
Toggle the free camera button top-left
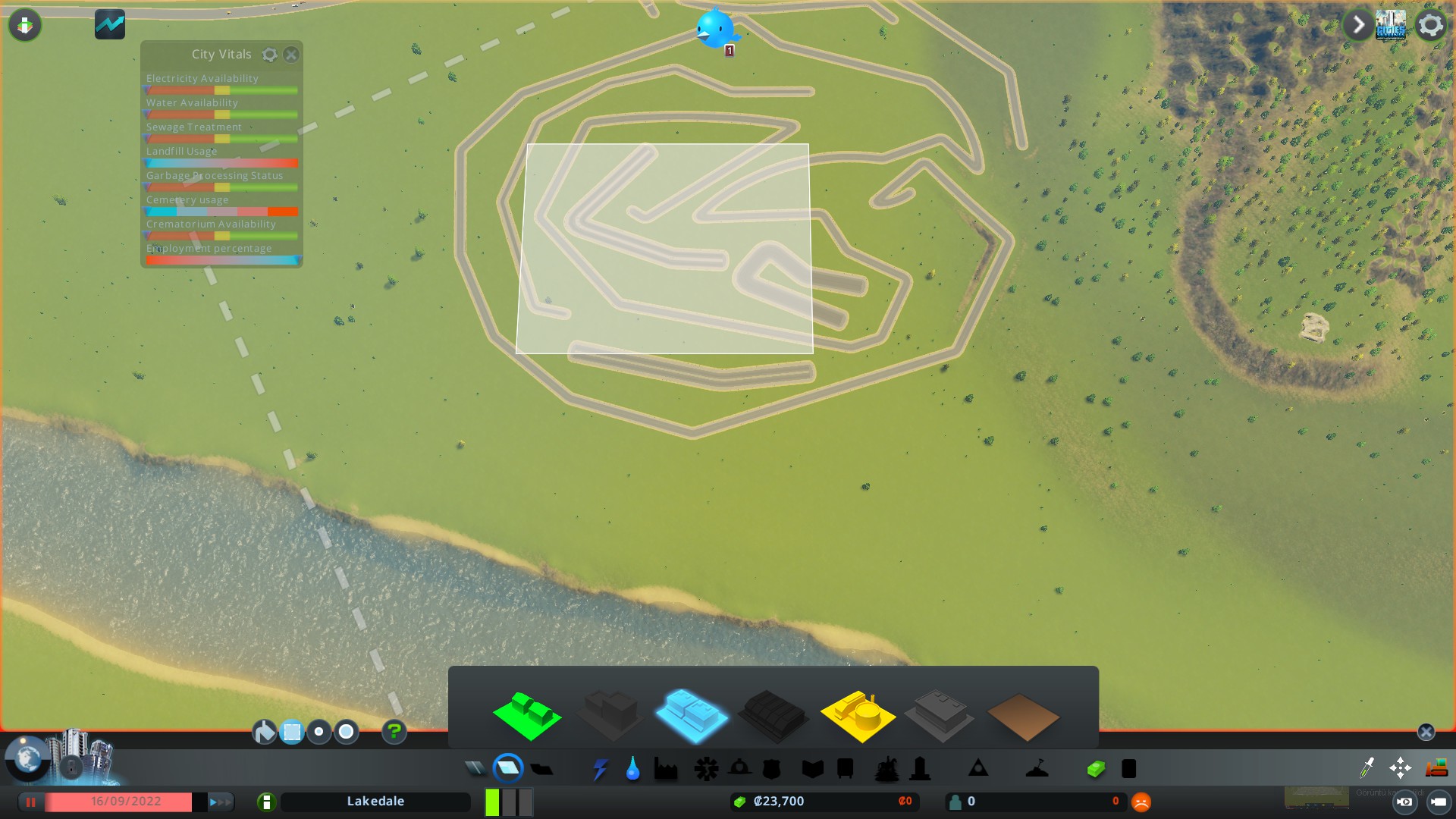tap(25, 24)
